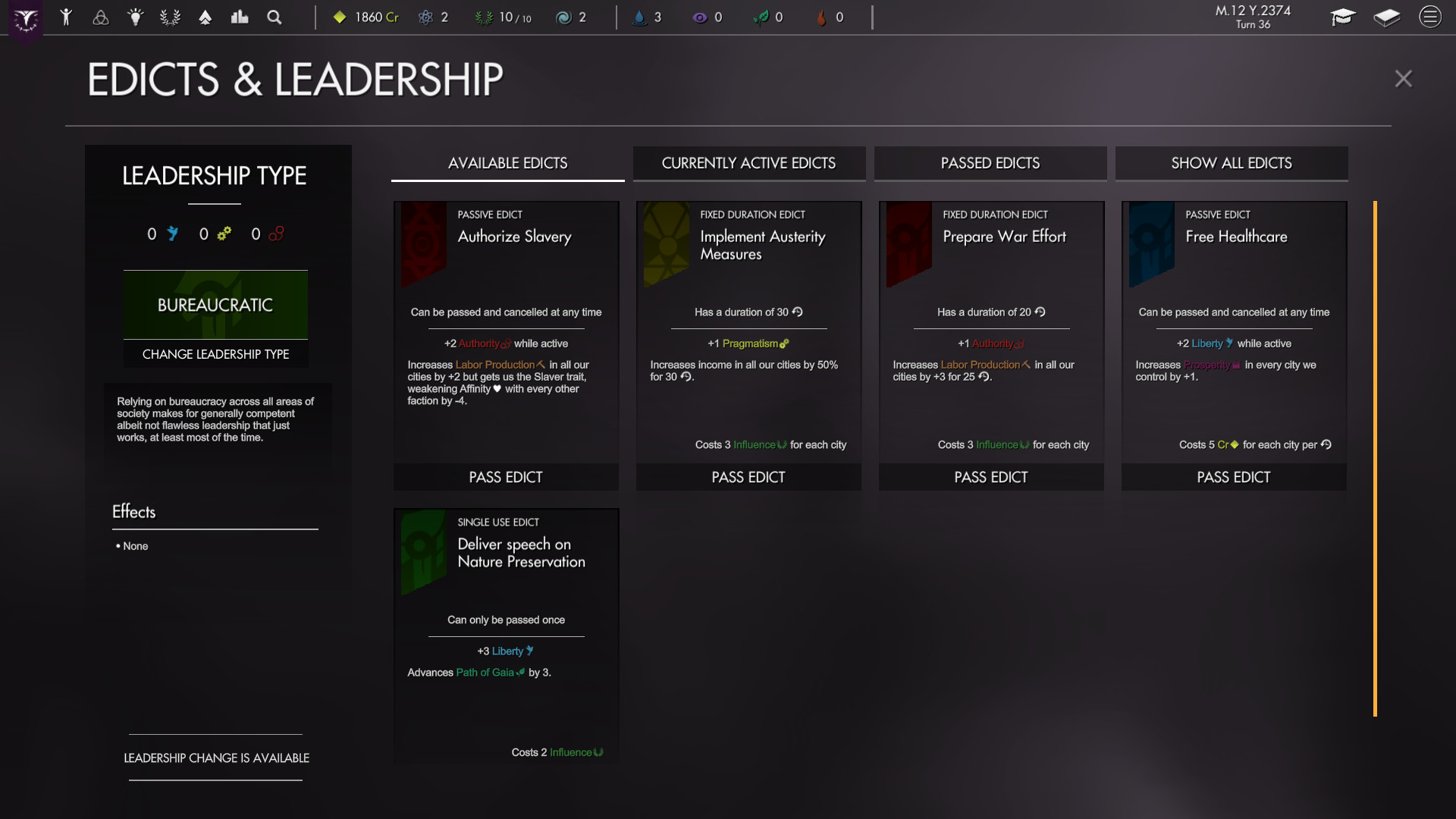Switch to the Passed Edicts tab
The height and width of the screenshot is (819, 1456).
(x=990, y=163)
